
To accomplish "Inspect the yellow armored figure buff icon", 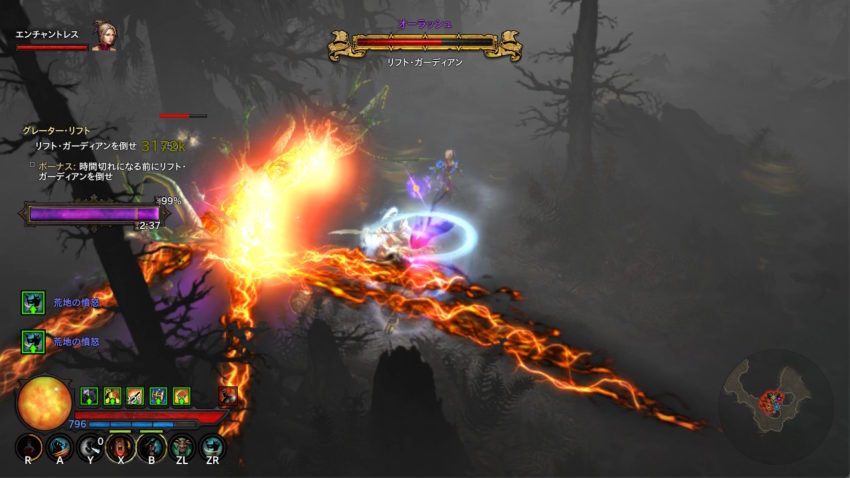I will (112, 396).
